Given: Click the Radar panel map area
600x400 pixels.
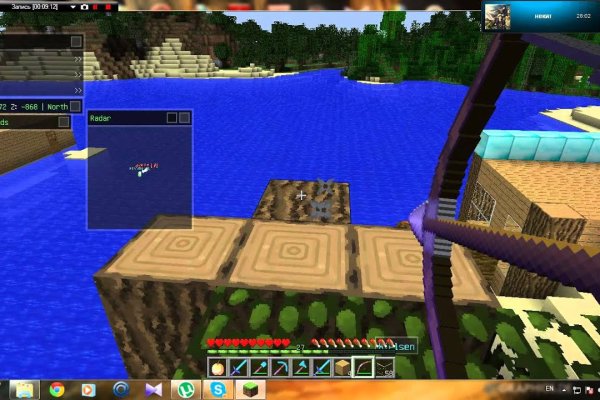Looking at the screenshot, I should 139,175.
